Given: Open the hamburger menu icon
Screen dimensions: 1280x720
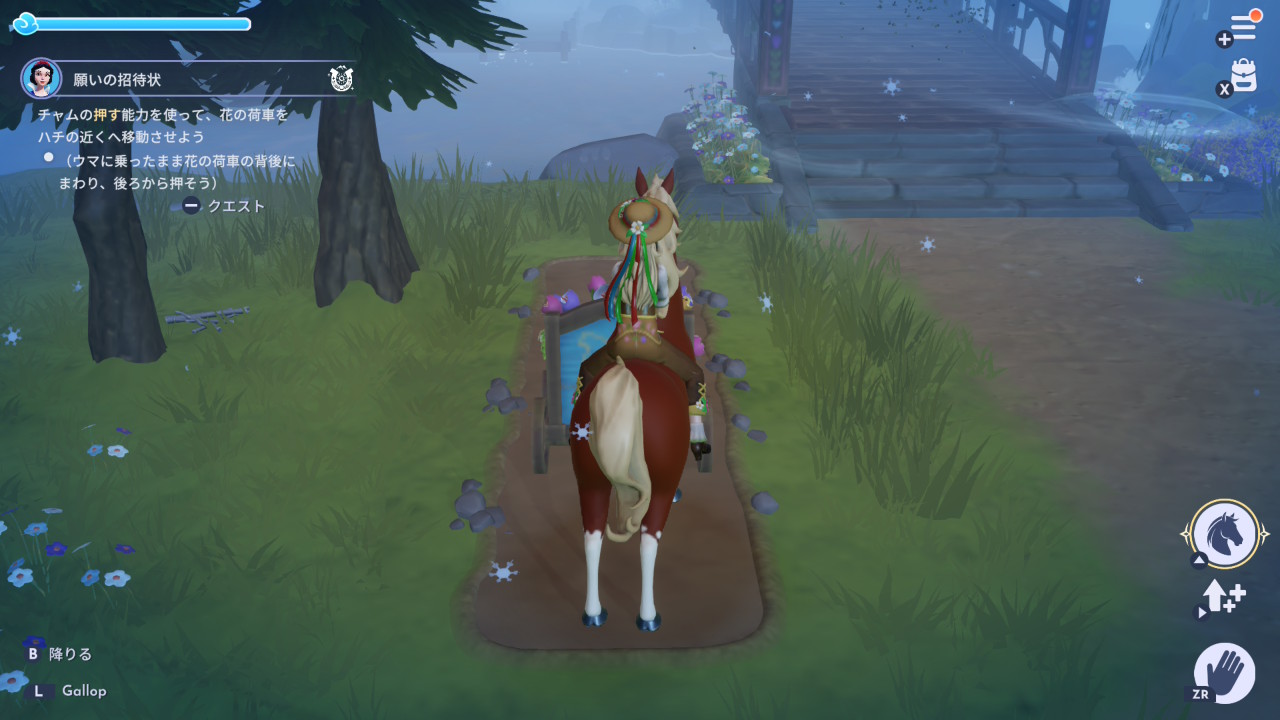Looking at the screenshot, I should coord(1243,28).
